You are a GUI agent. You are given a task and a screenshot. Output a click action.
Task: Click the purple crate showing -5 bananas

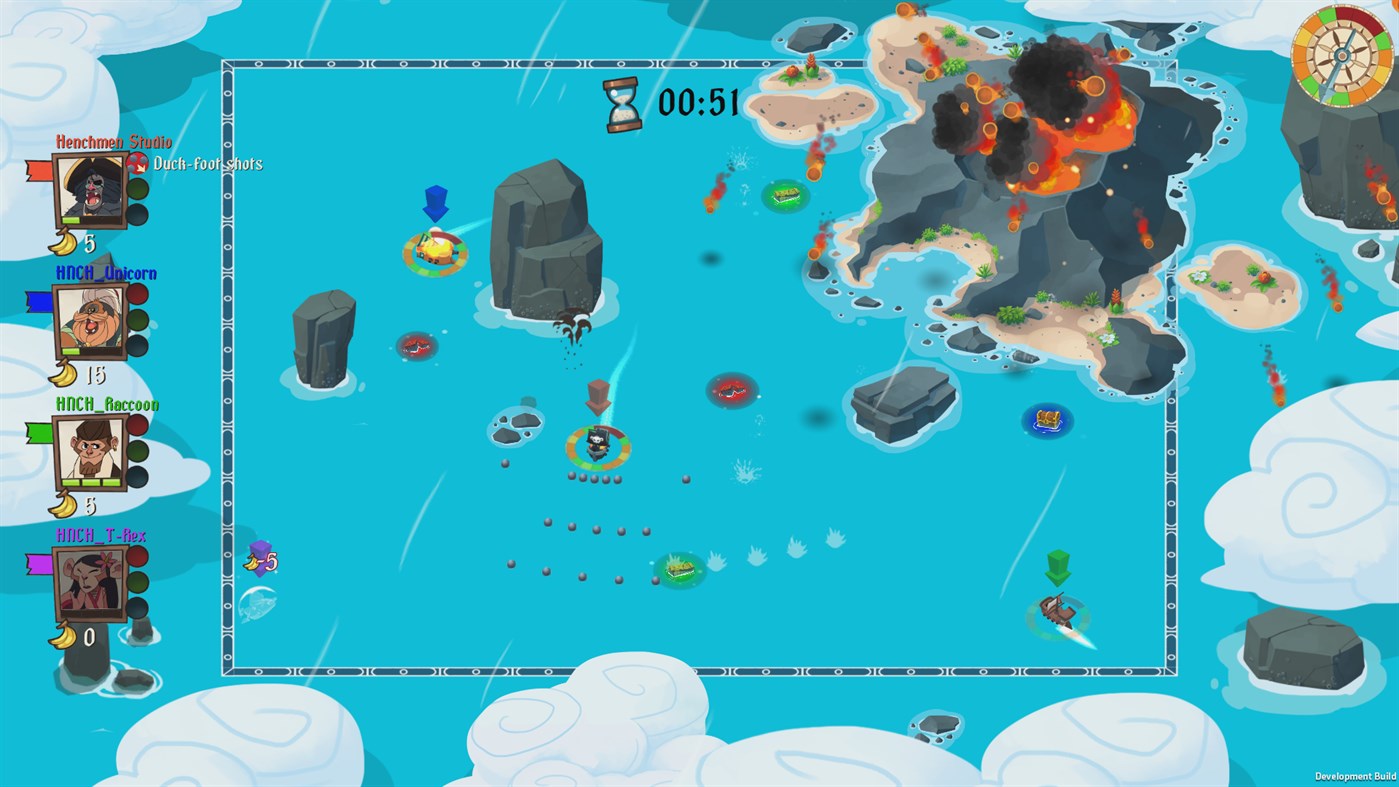260,559
